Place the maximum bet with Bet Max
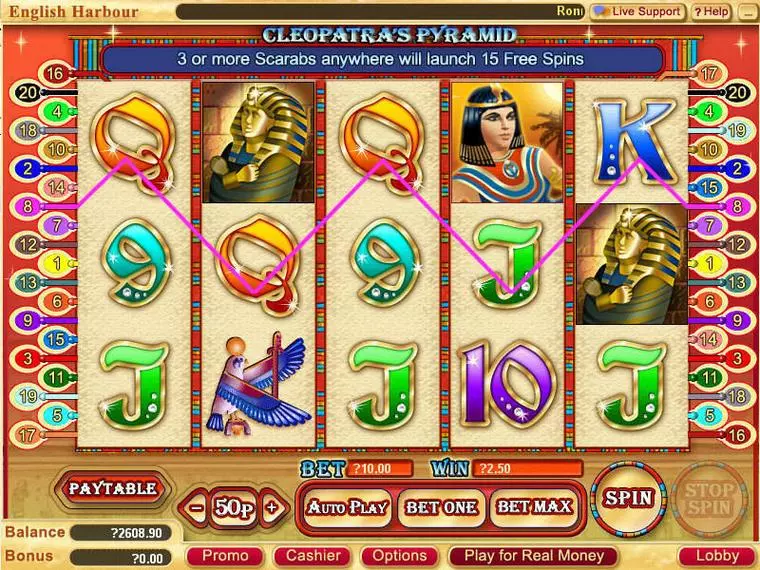Viewport: 760px width, 570px height. pyautogui.click(x=534, y=507)
